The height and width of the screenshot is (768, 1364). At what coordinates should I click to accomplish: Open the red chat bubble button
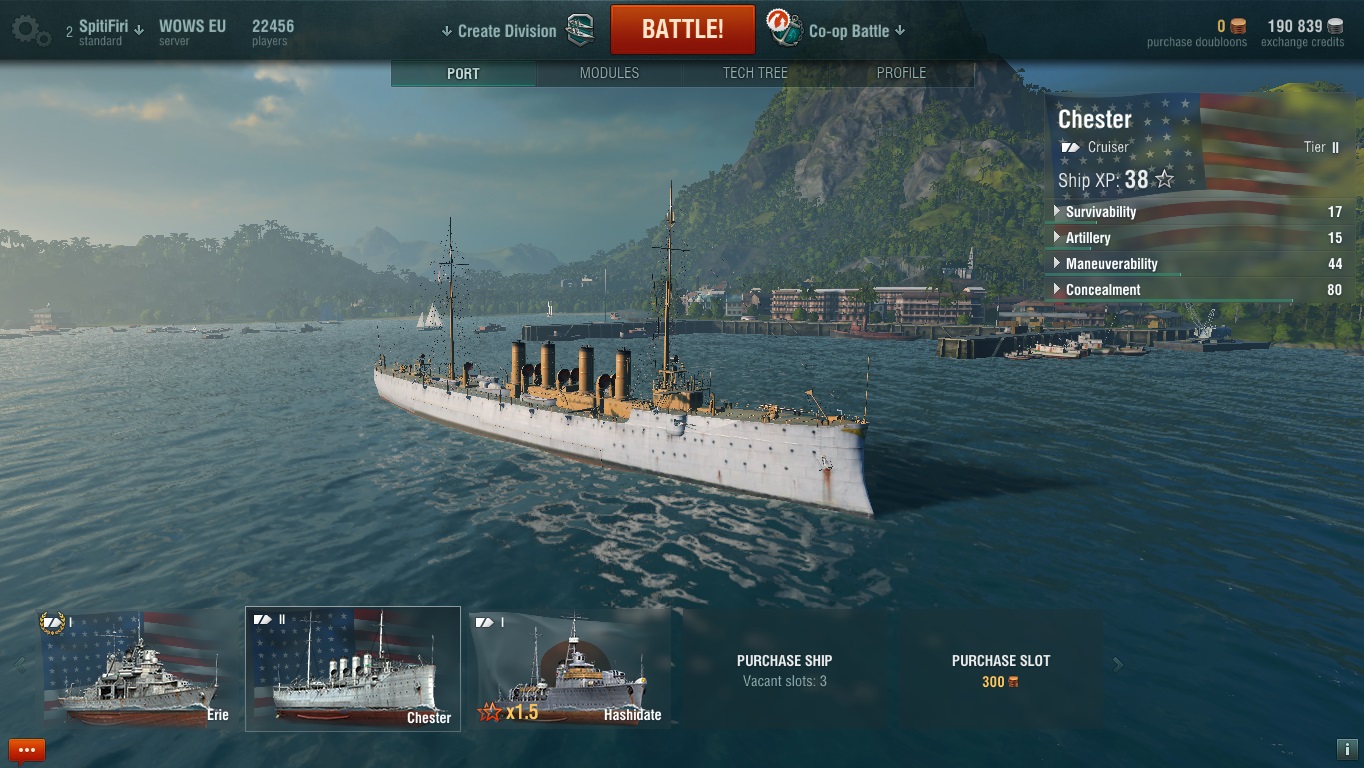point(27,749)
